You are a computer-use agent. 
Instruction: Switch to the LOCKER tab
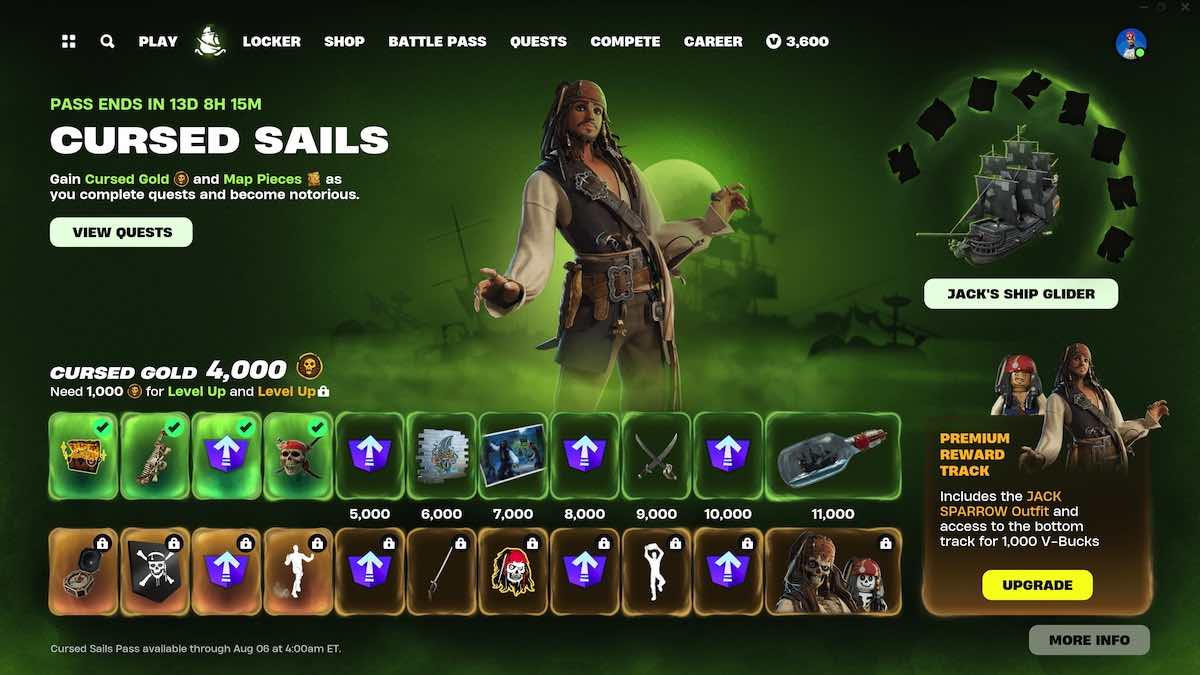pyautogui.click(x=271, y=42)
